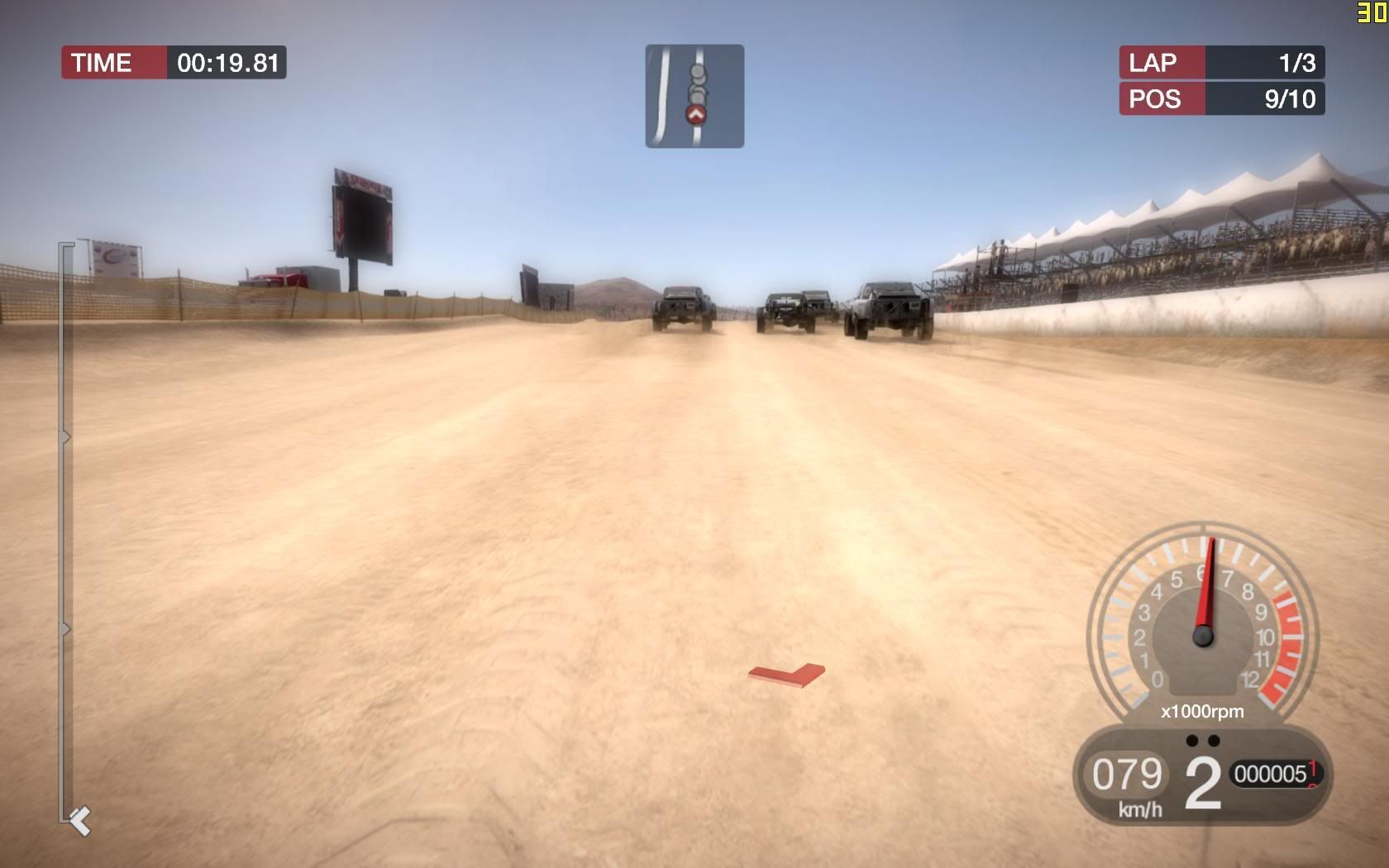Screen dimensions: 1389x868
Task: Click the track minimap
Action: coord(694,96)
